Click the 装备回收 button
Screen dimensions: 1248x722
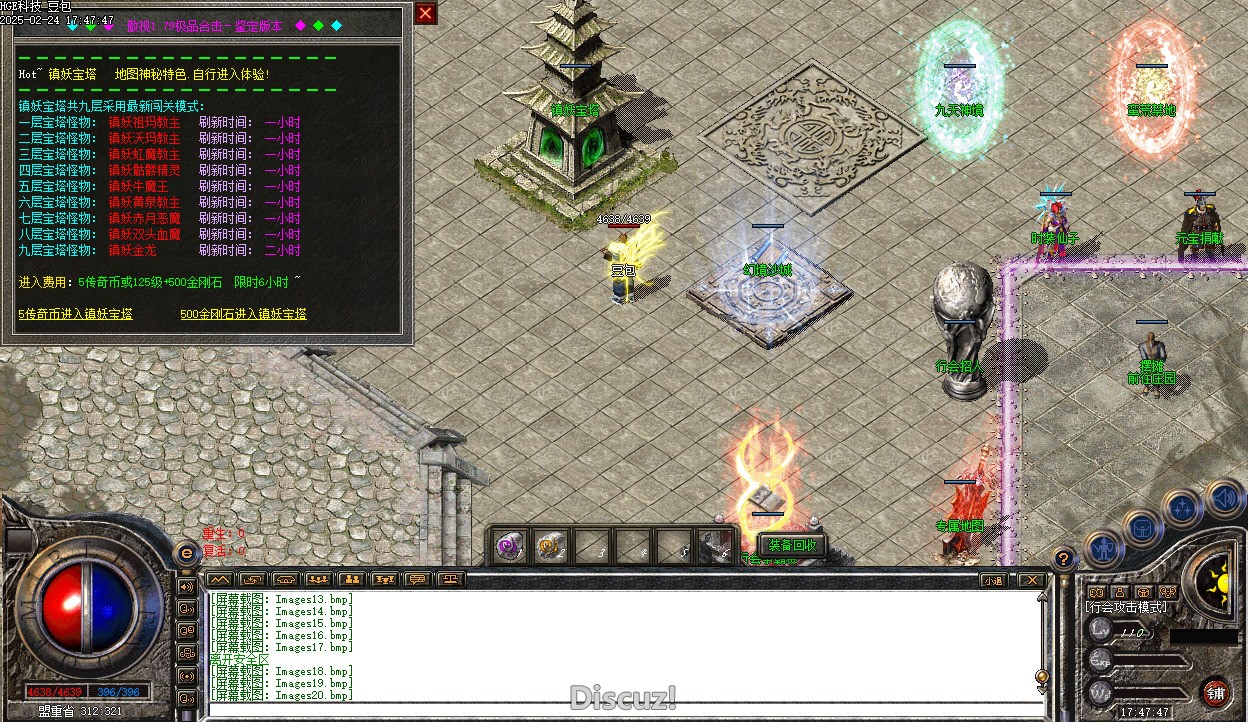[x=791, y=545]
